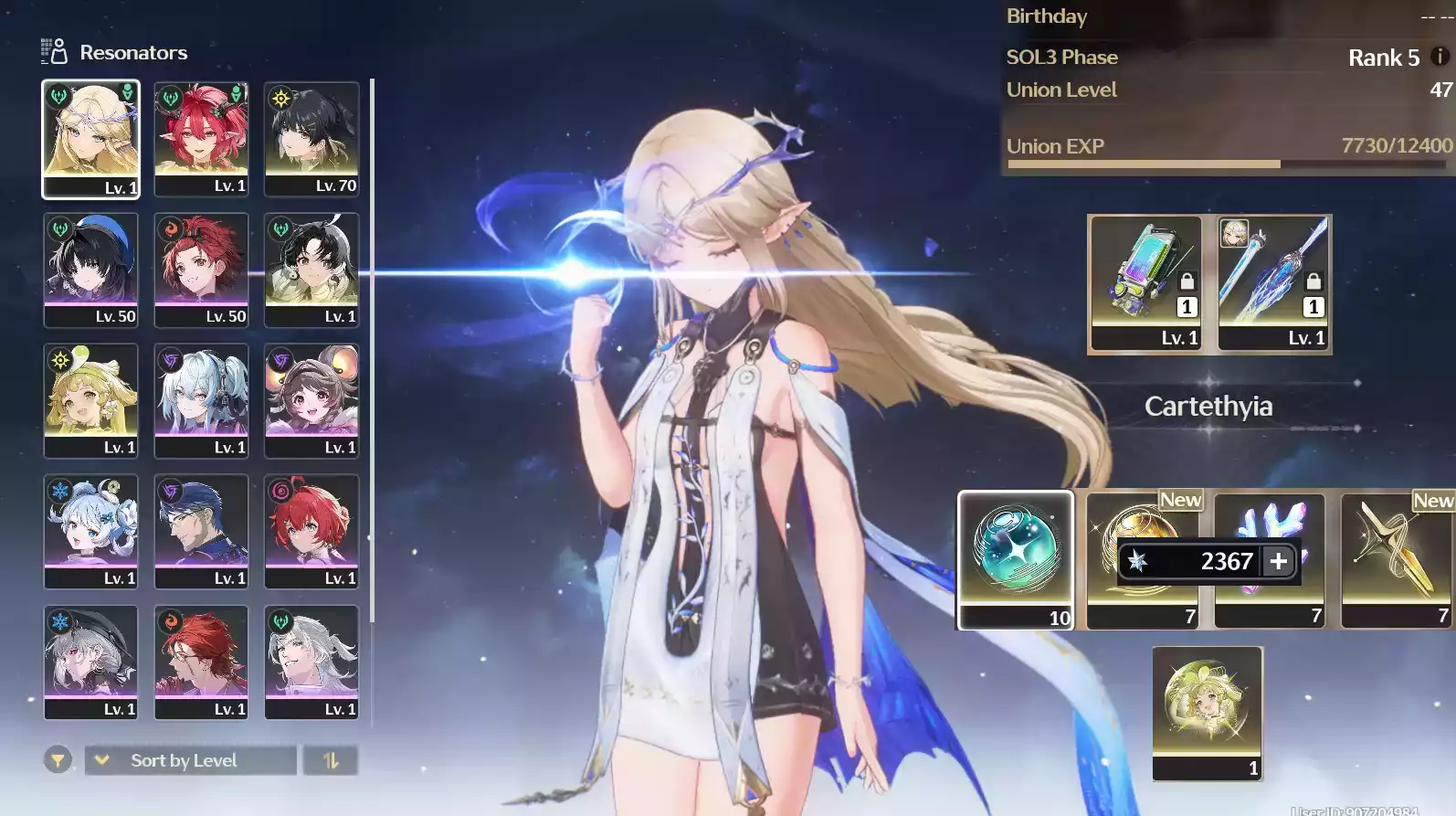The width and height of the screenshot is (1456, 816).
Task: Select the green-hat blonde resonator portrait
Action: (x=90, y=400)
